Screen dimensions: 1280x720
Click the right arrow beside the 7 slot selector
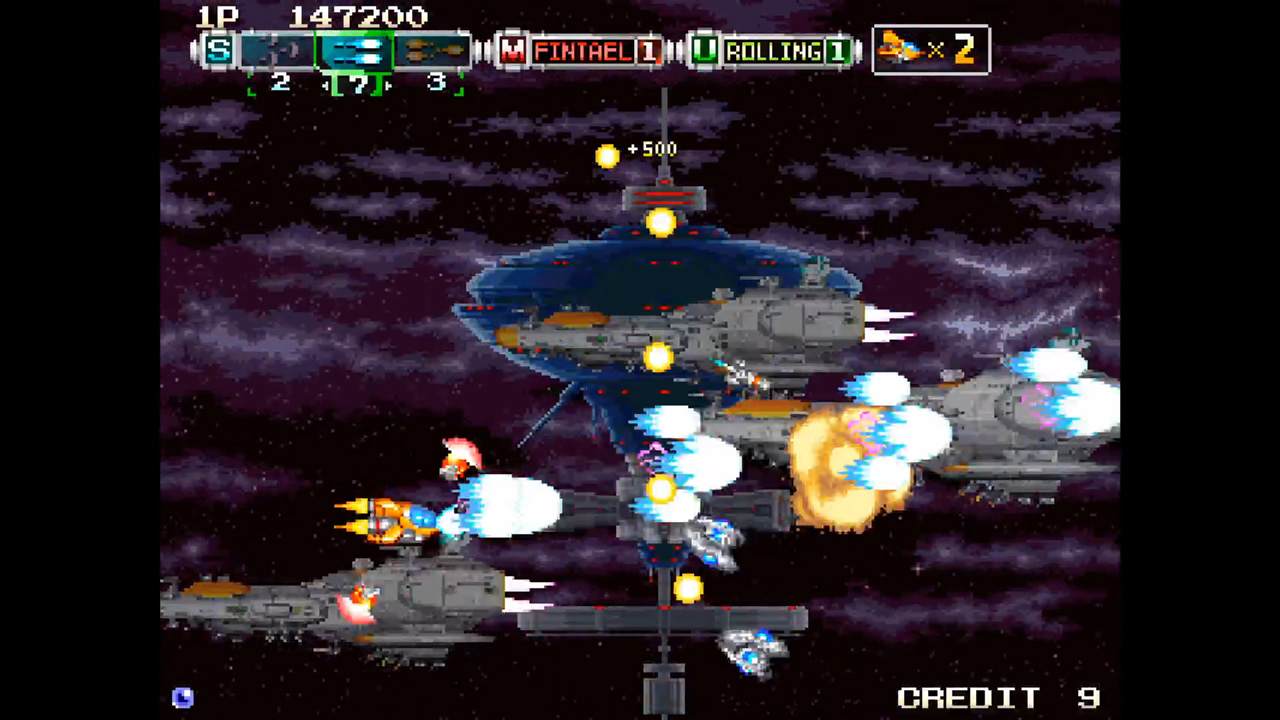388,86
